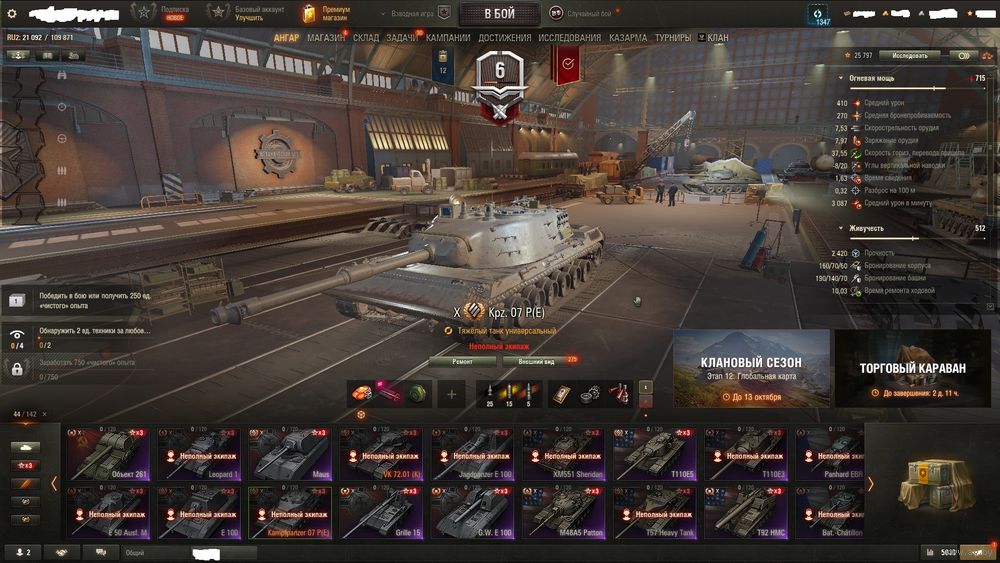Switch to the КАЗАРМА tab
This screenshot has height=563, width=1000.
627,38
